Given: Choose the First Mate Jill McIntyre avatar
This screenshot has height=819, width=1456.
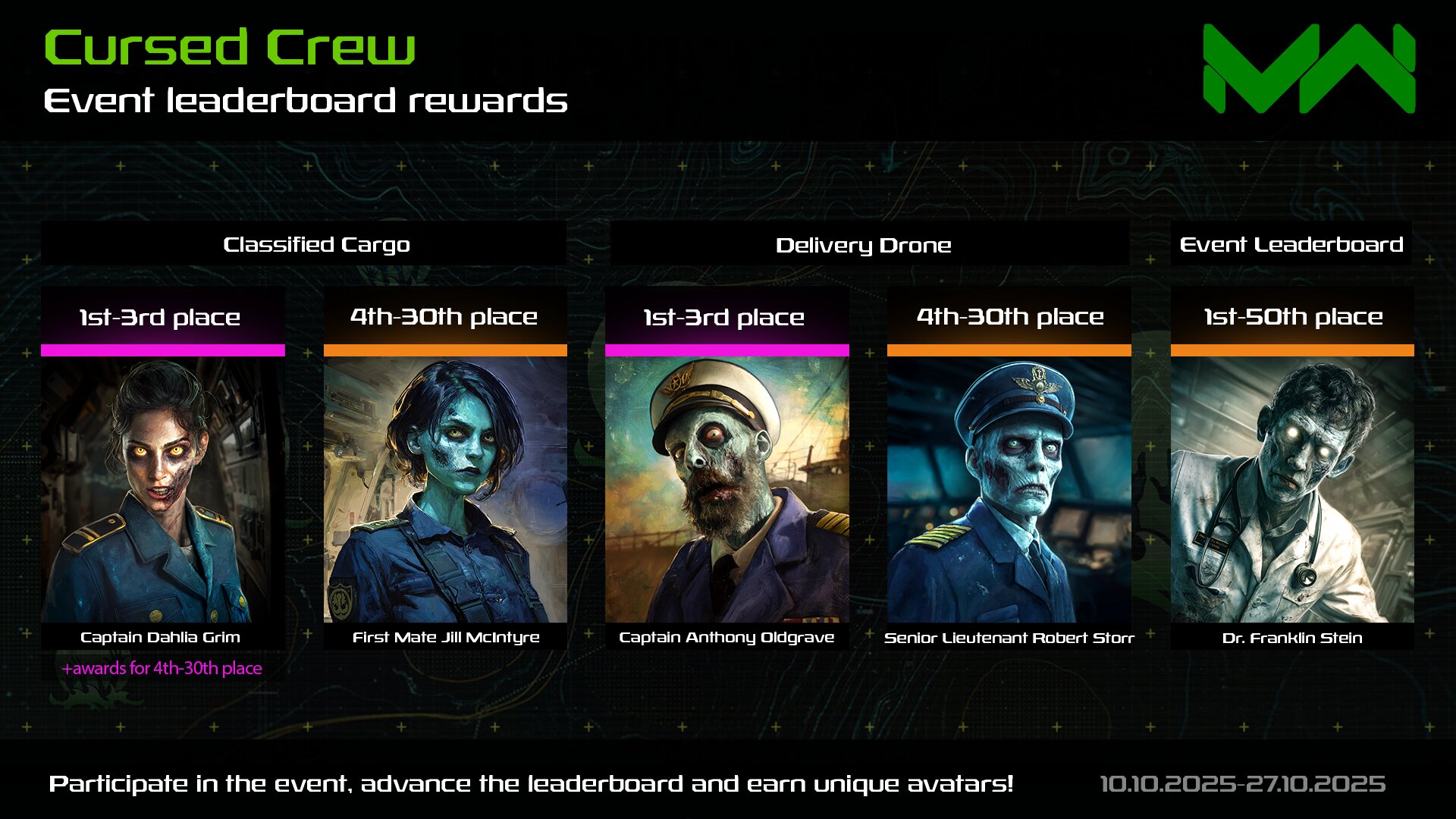Looking at the screenshot, I should 445,489.
